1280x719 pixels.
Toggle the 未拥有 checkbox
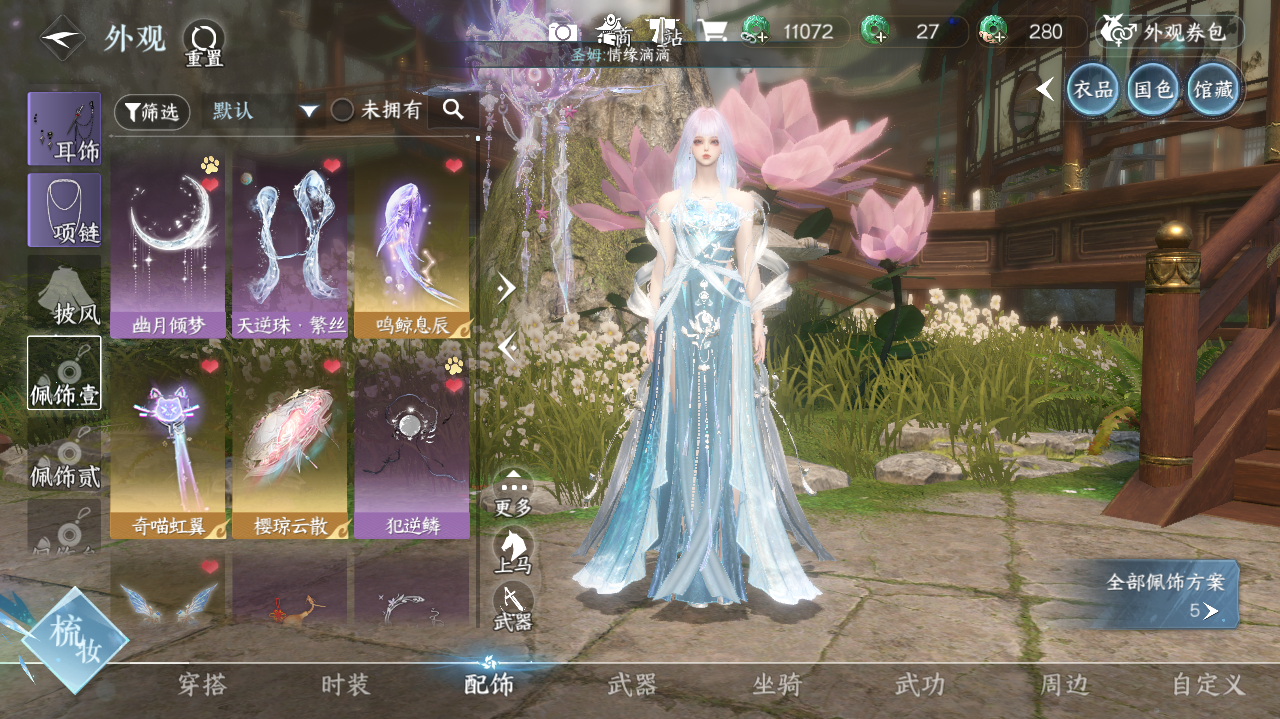(x=342, y=111)
